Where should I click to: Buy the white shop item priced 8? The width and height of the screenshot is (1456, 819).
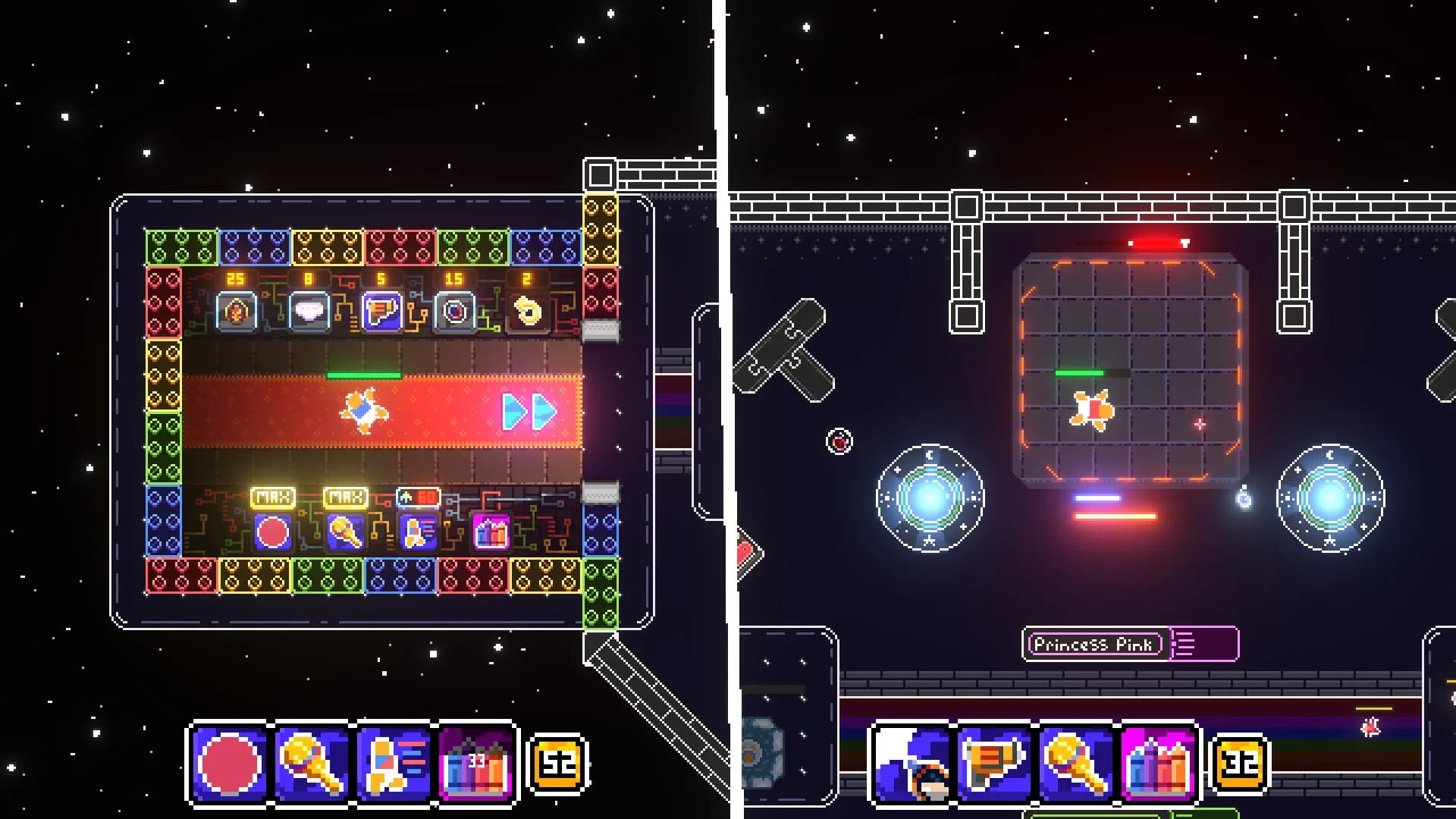[309, 311]
